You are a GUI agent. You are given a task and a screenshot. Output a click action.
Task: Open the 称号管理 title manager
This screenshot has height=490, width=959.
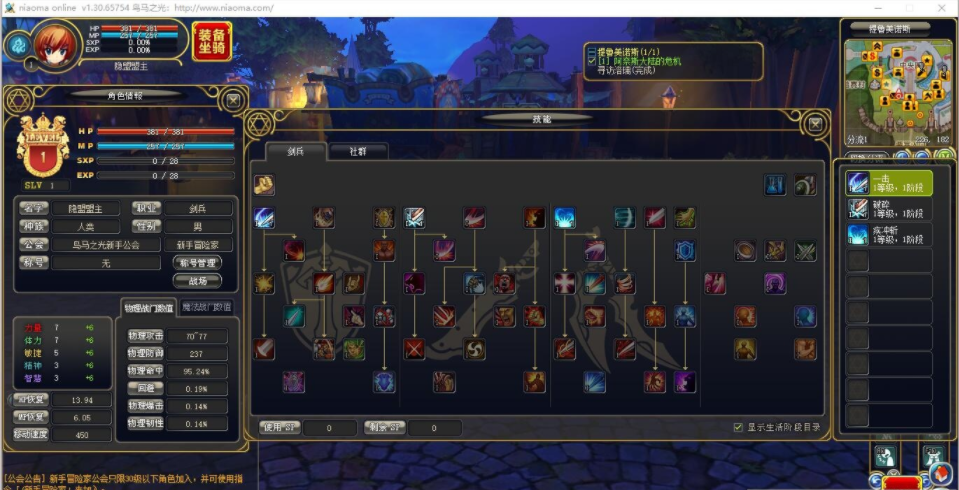(198, 262)
